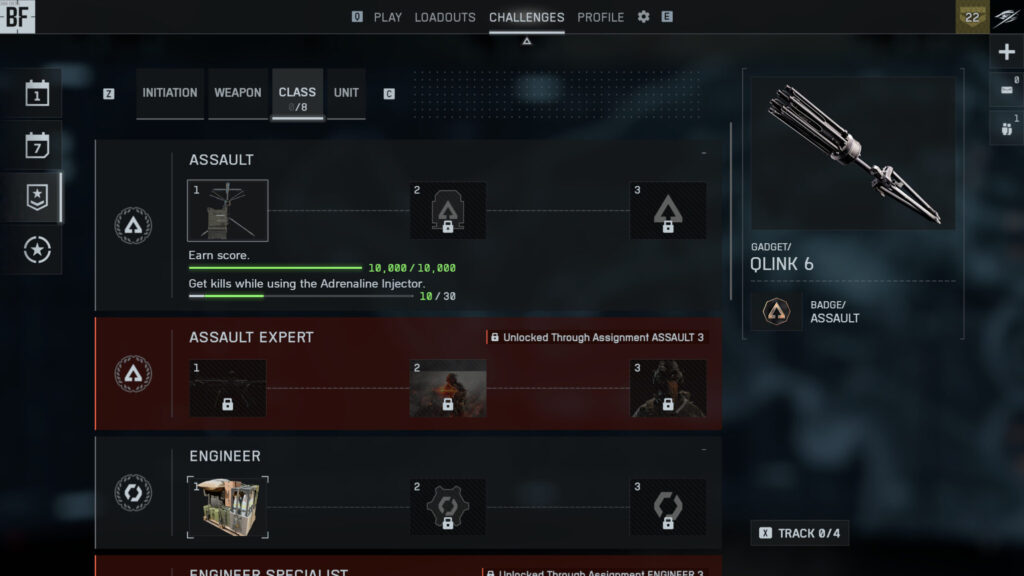Select the Challenges menu tab
This screenshot has width=1024, height=576.
click(526, 17)
